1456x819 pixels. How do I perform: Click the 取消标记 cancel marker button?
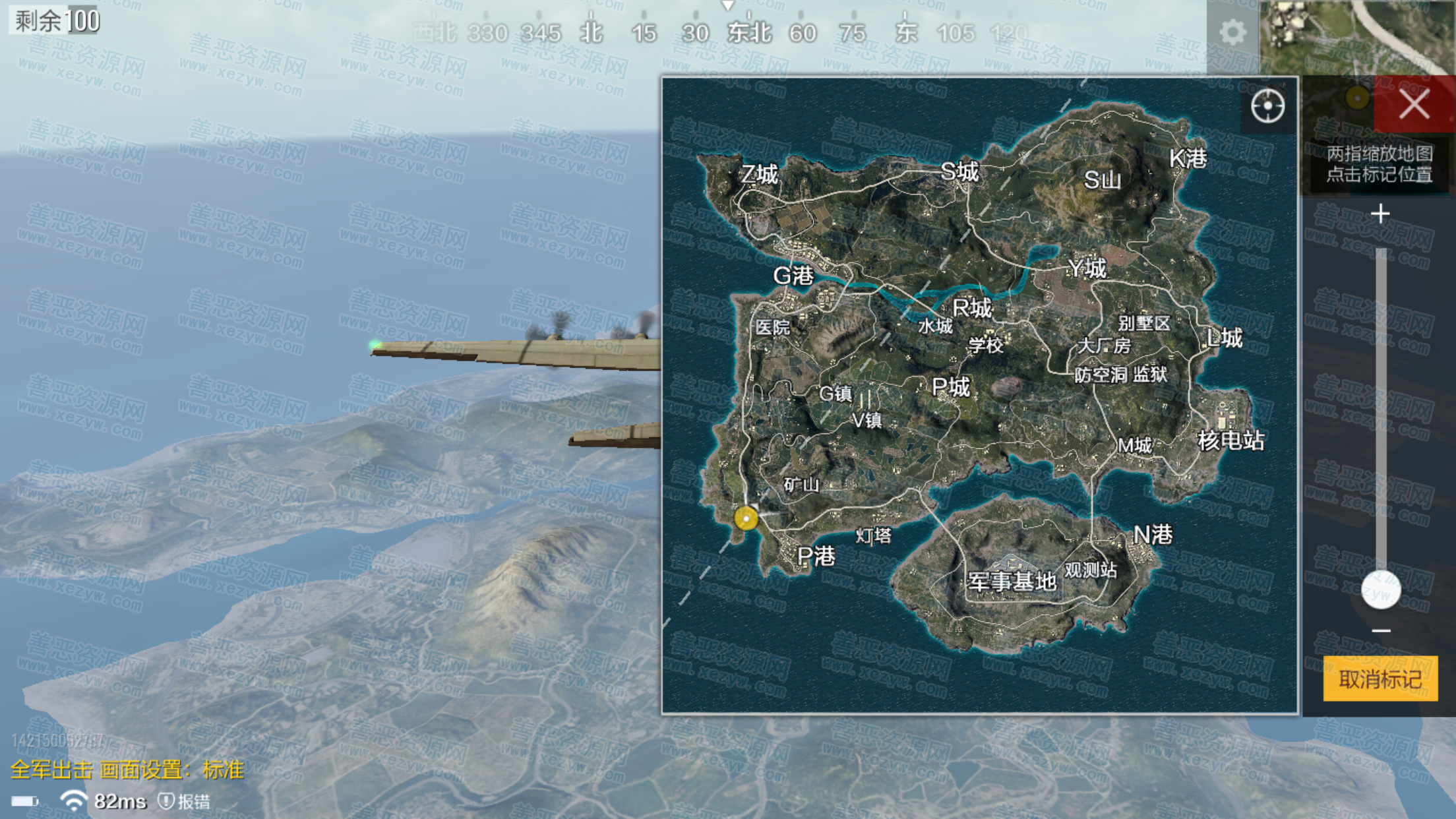tap(1380, 679)
